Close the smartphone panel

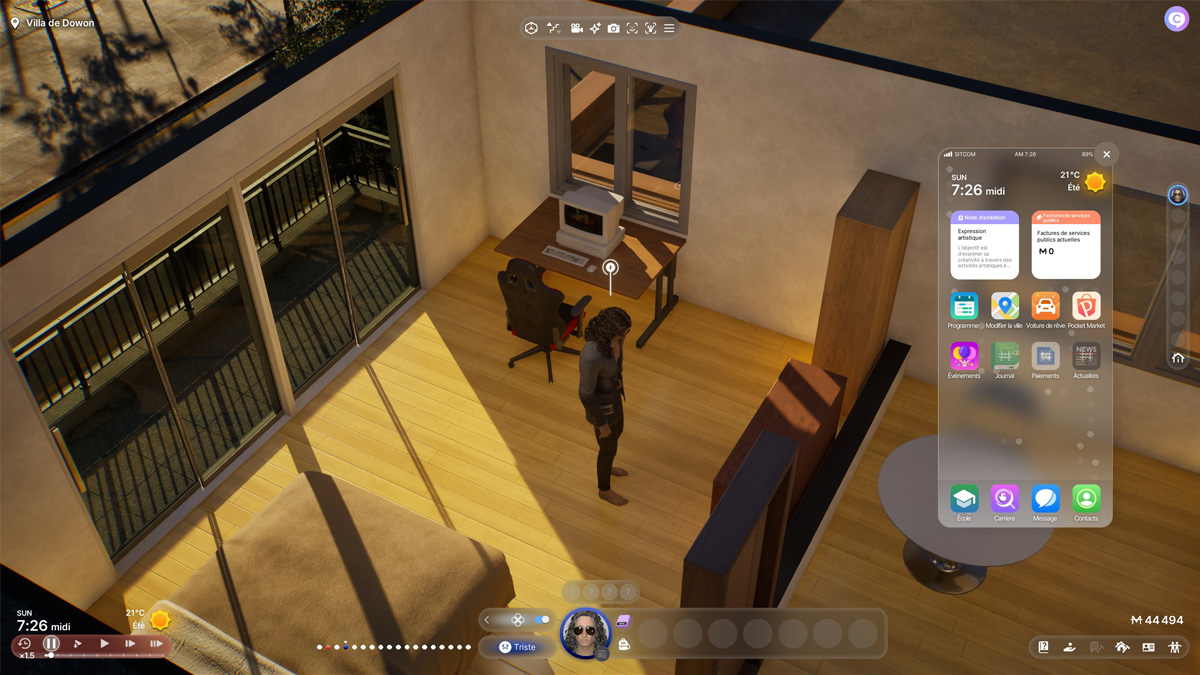pos(1106,155)
